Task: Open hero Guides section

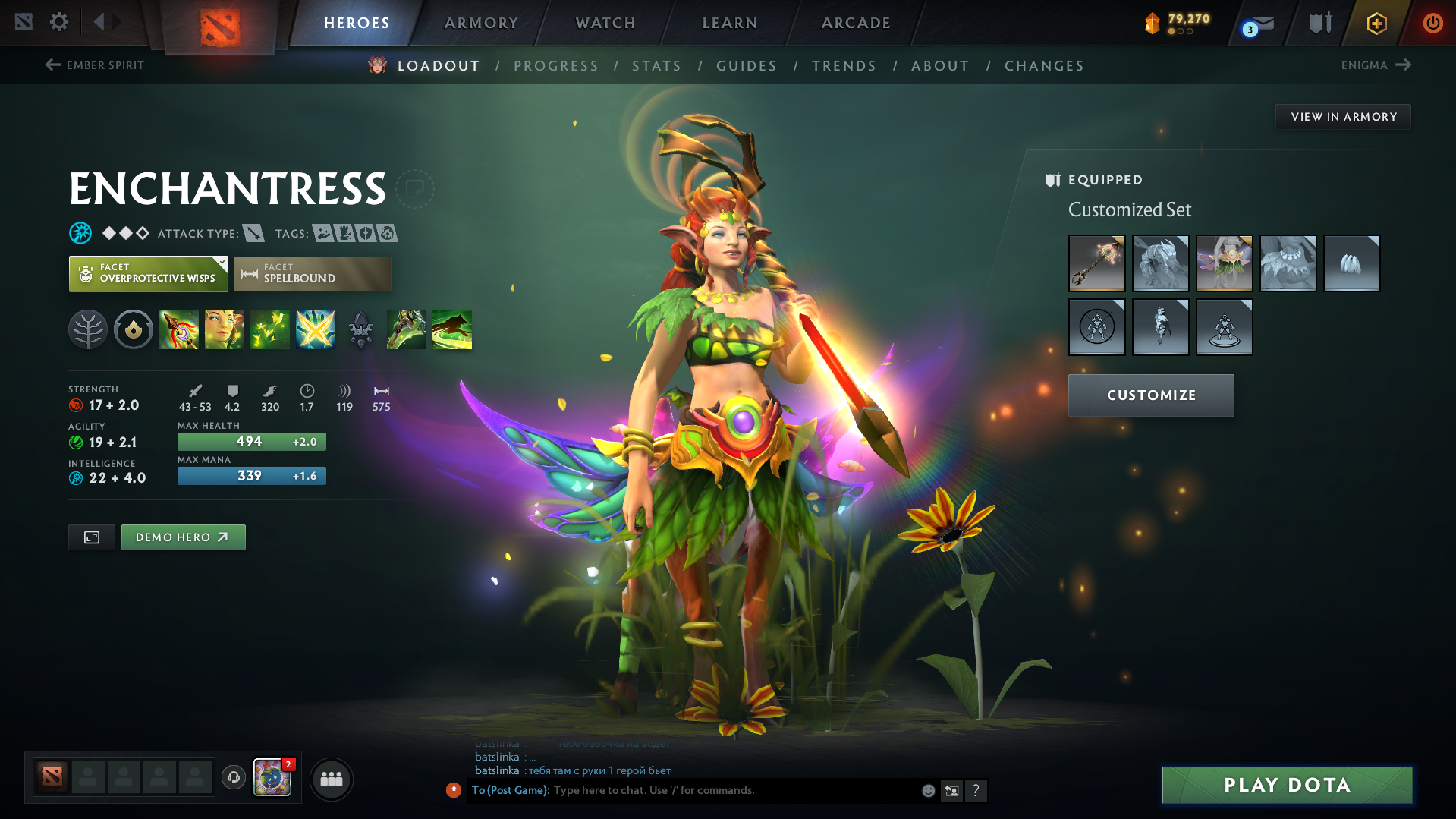Action: [747, 66]
